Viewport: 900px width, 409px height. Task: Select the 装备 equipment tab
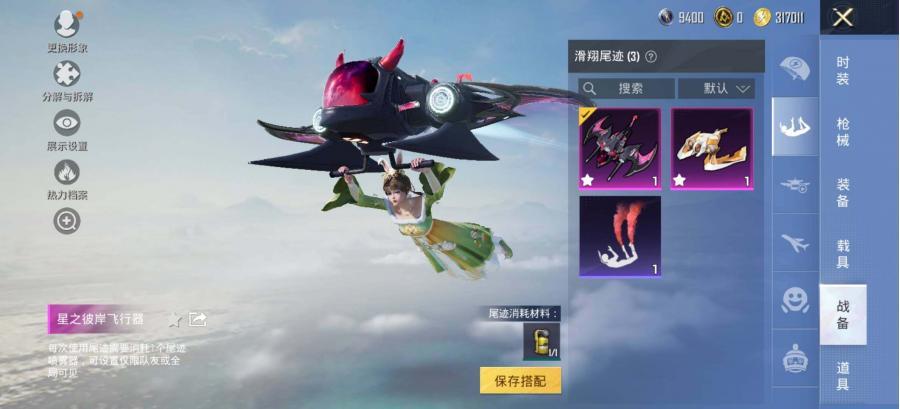842,192
